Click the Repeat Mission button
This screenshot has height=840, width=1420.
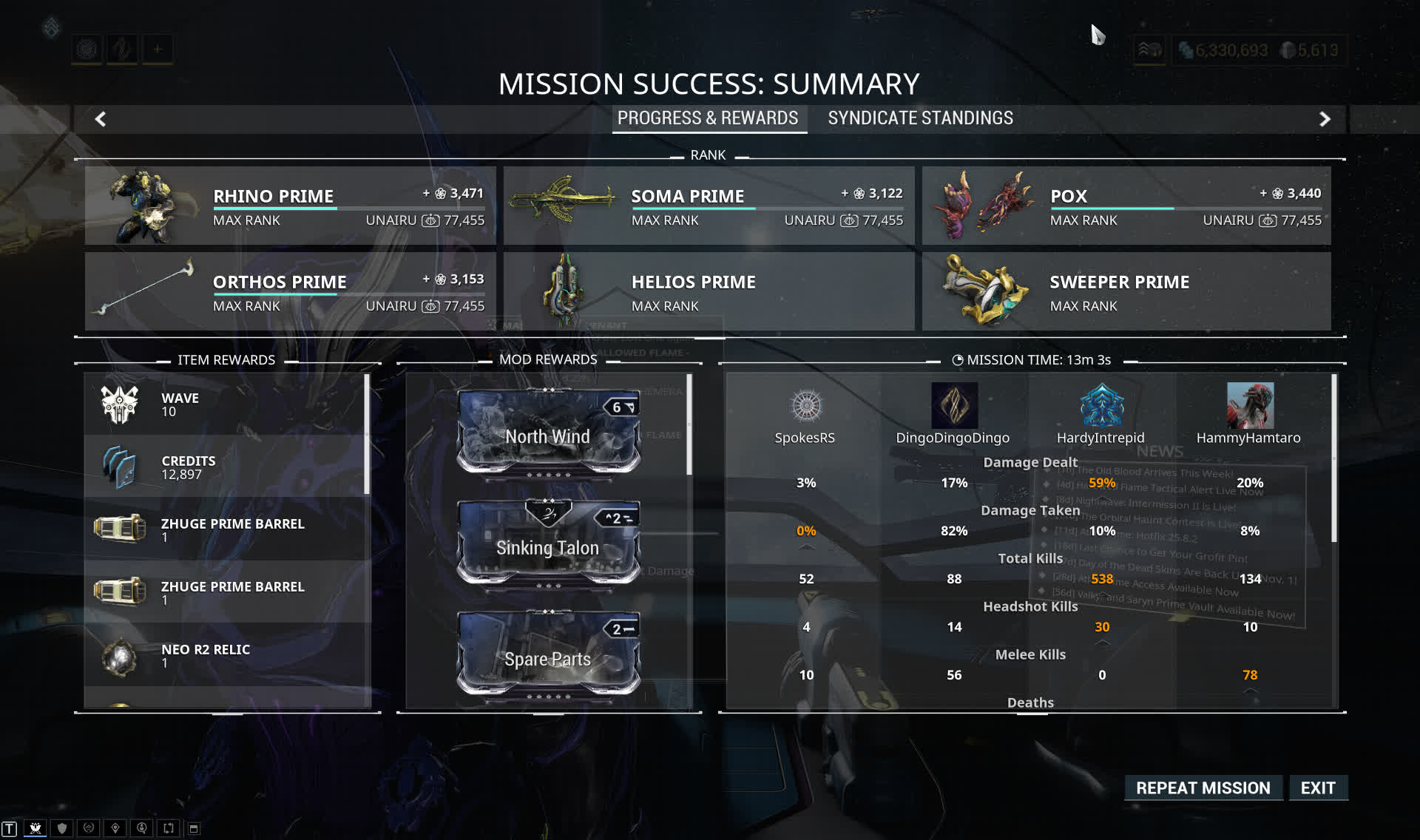pyautogui.click(x=1203, y=788)
